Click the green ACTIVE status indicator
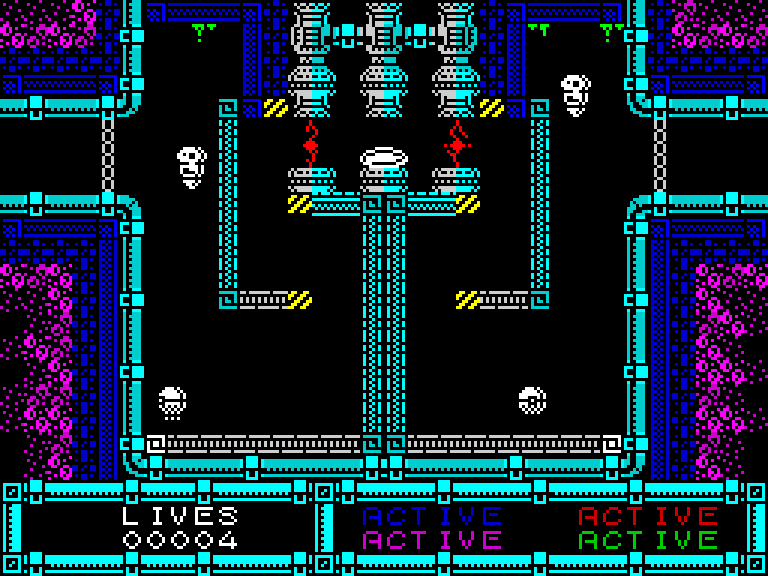This screenshot has width=768, height=576. [x=648, y=541]
